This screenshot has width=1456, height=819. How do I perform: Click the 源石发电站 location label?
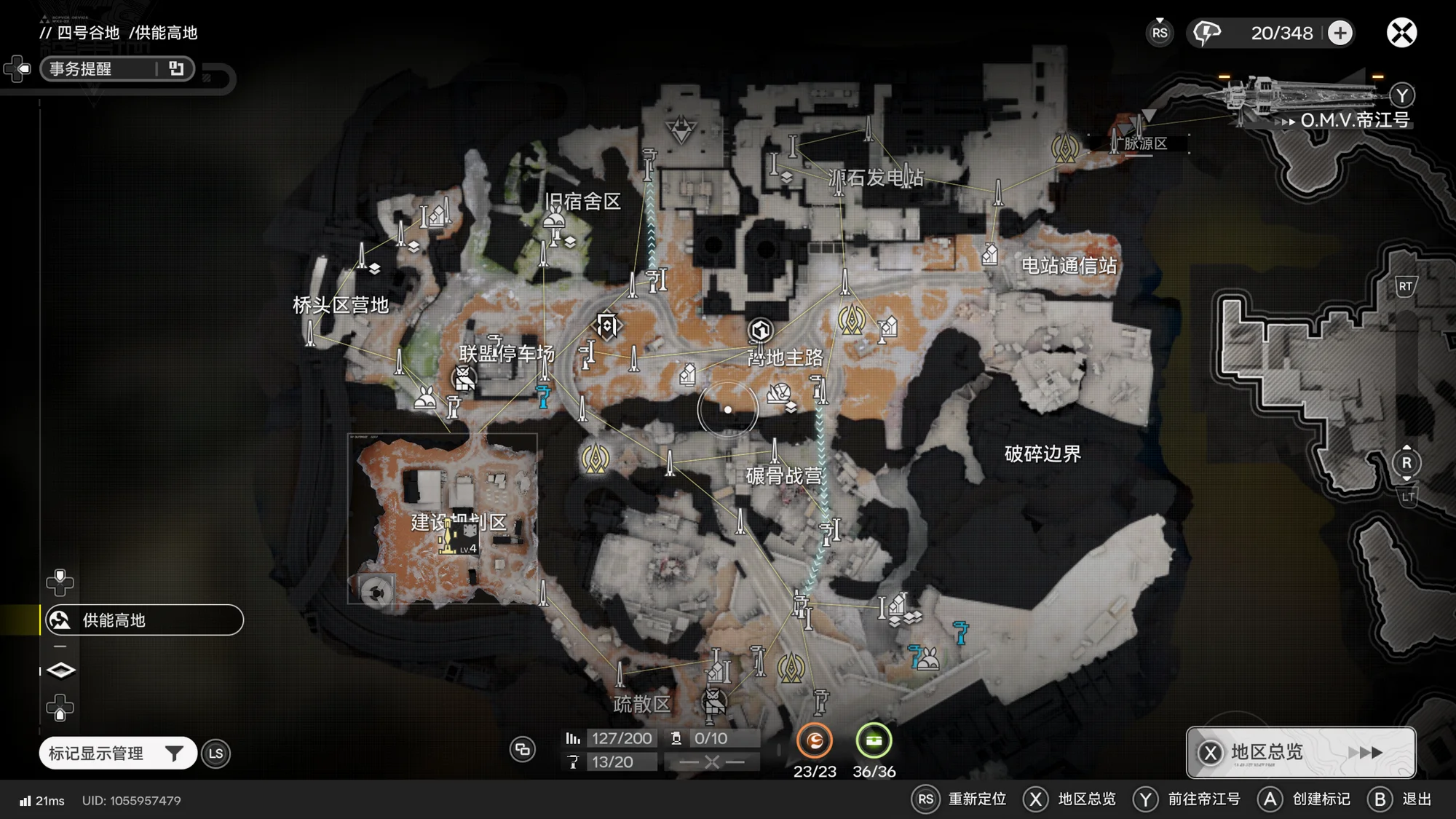point(876,178)
